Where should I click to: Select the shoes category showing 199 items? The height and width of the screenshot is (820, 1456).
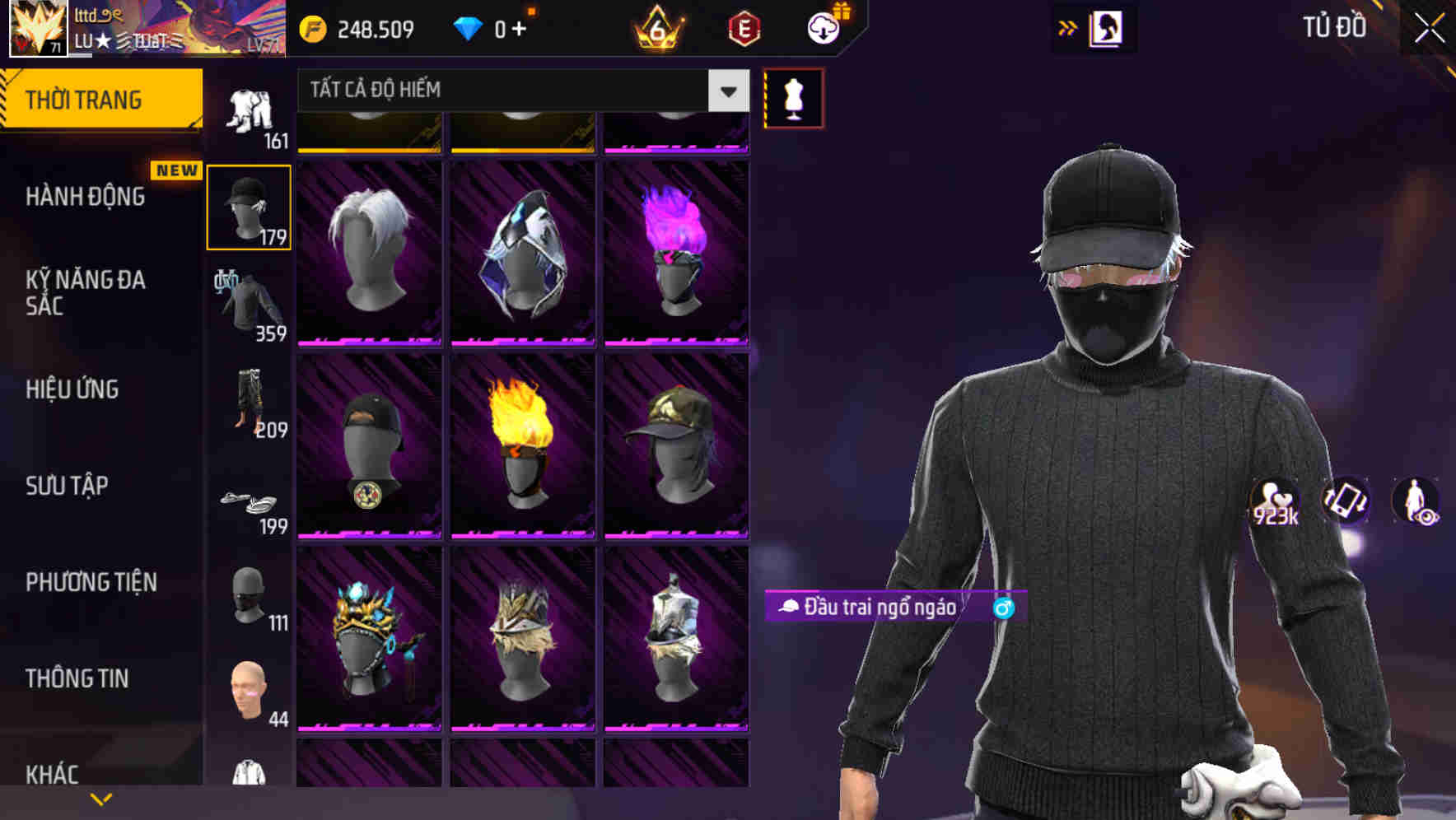coord(250,502)
